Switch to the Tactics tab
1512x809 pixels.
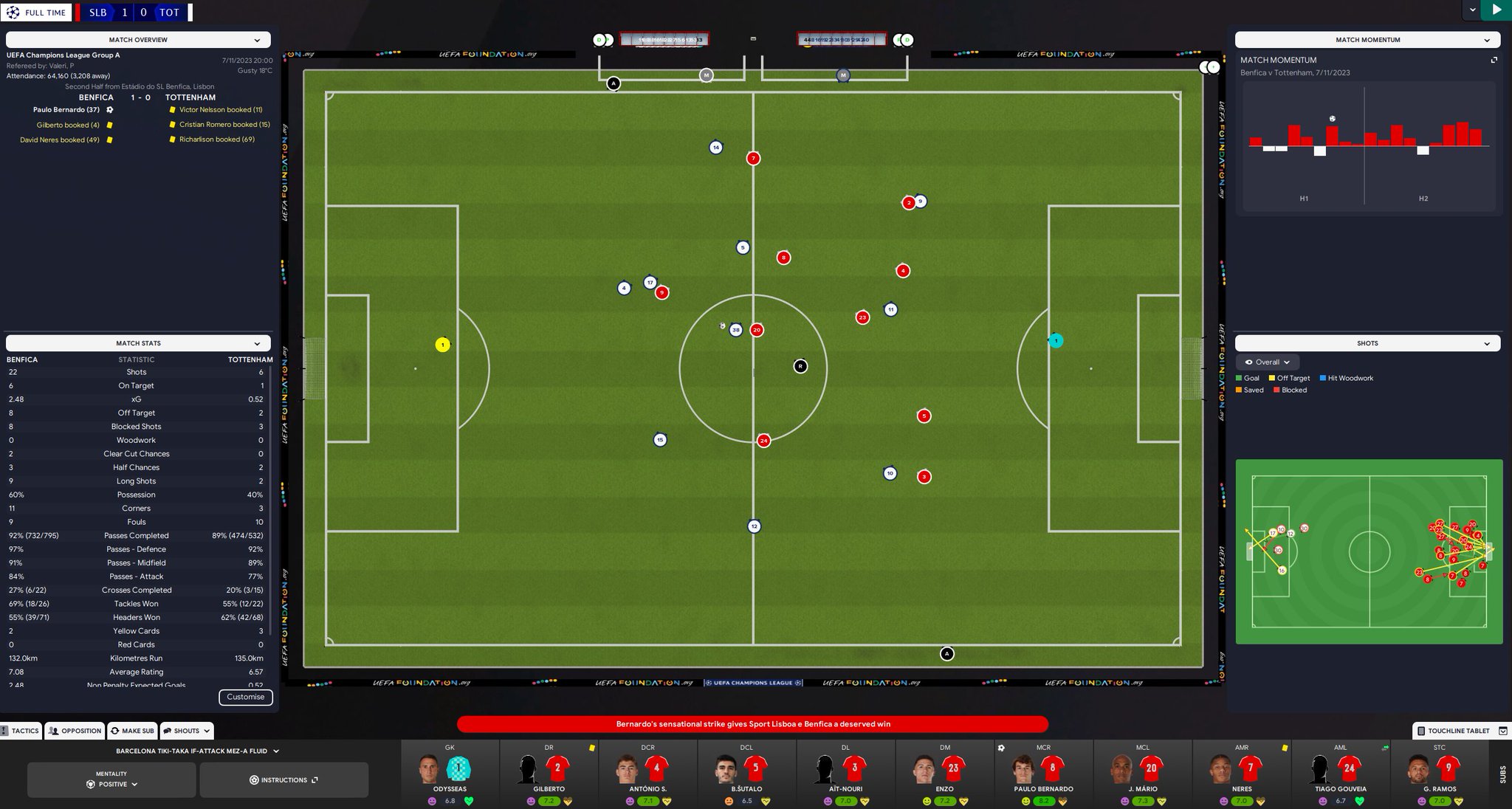(21, 730)
